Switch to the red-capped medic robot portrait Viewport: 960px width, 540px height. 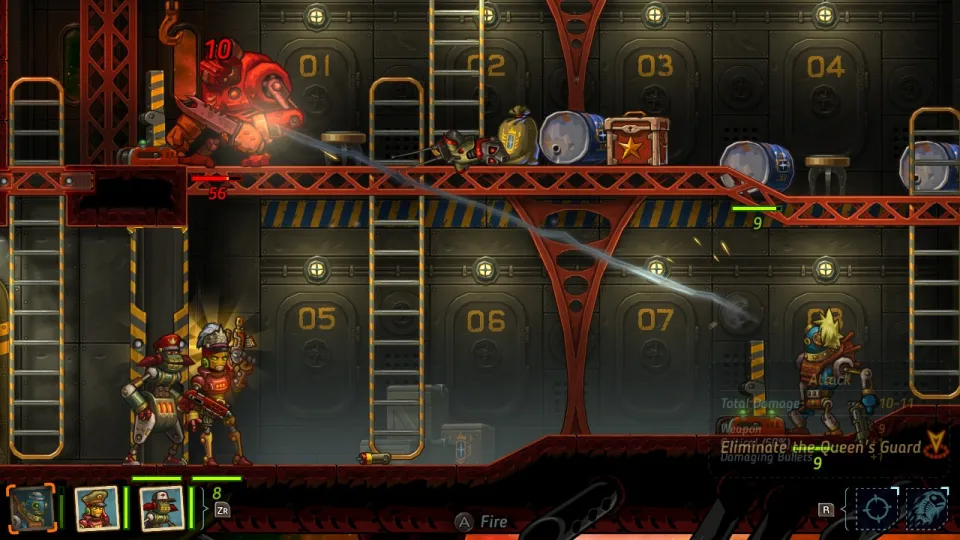[x=160, y=508]
